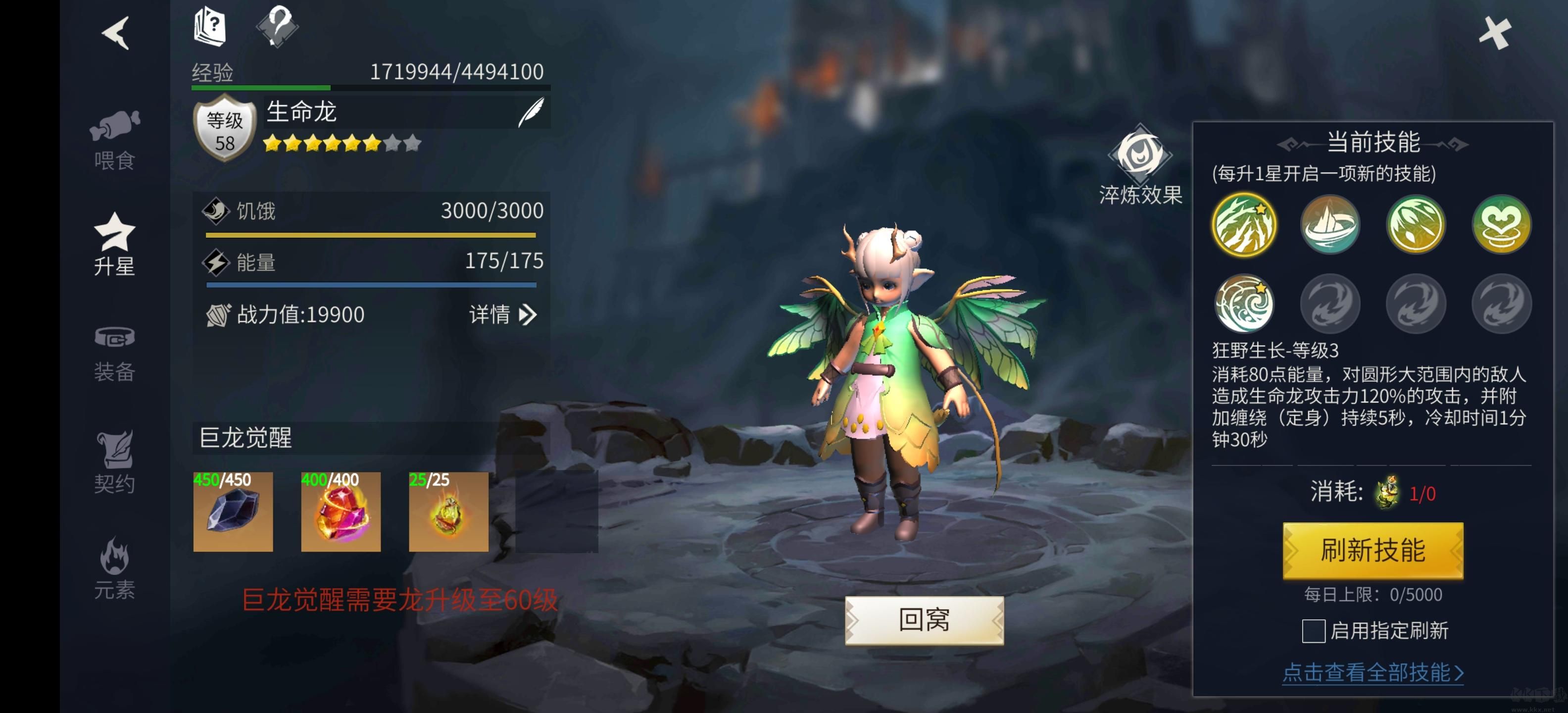Click the 刷新技能 refresh skills button
Viewport: 1568px width, 713px height.
point(1372,551)
